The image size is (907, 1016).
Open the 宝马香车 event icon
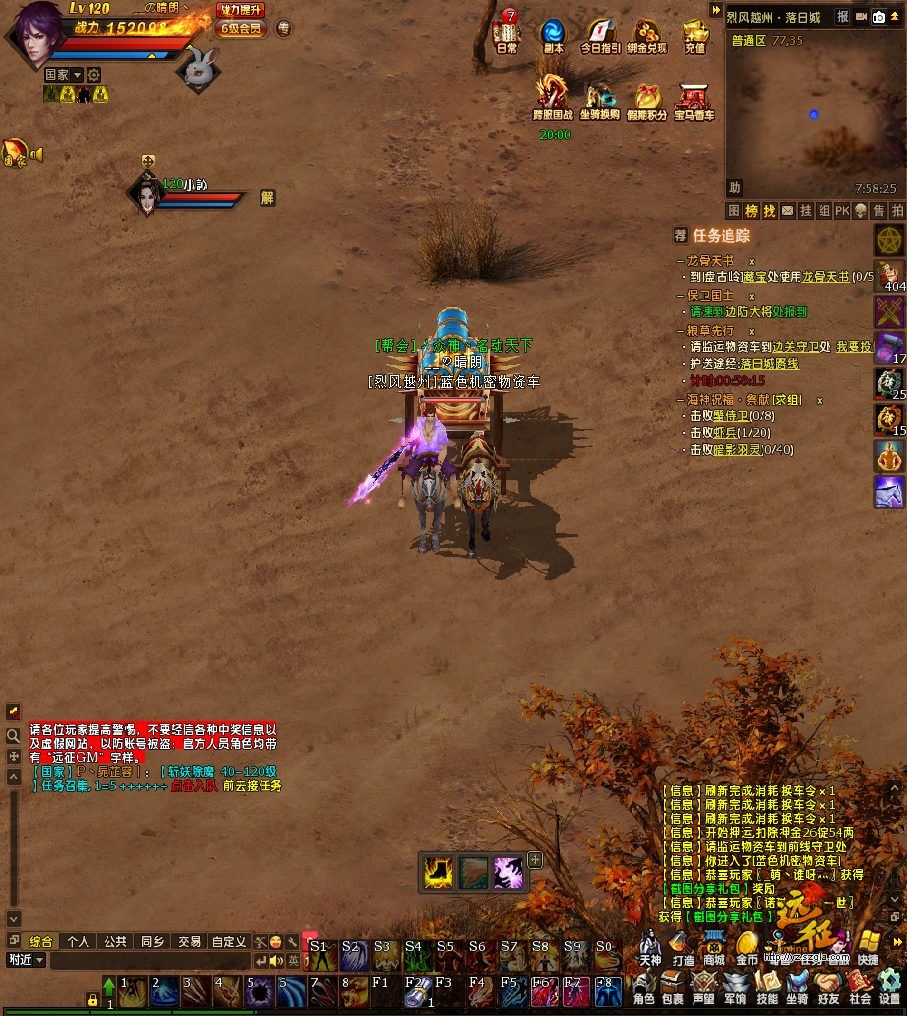[x=694, y=100]
